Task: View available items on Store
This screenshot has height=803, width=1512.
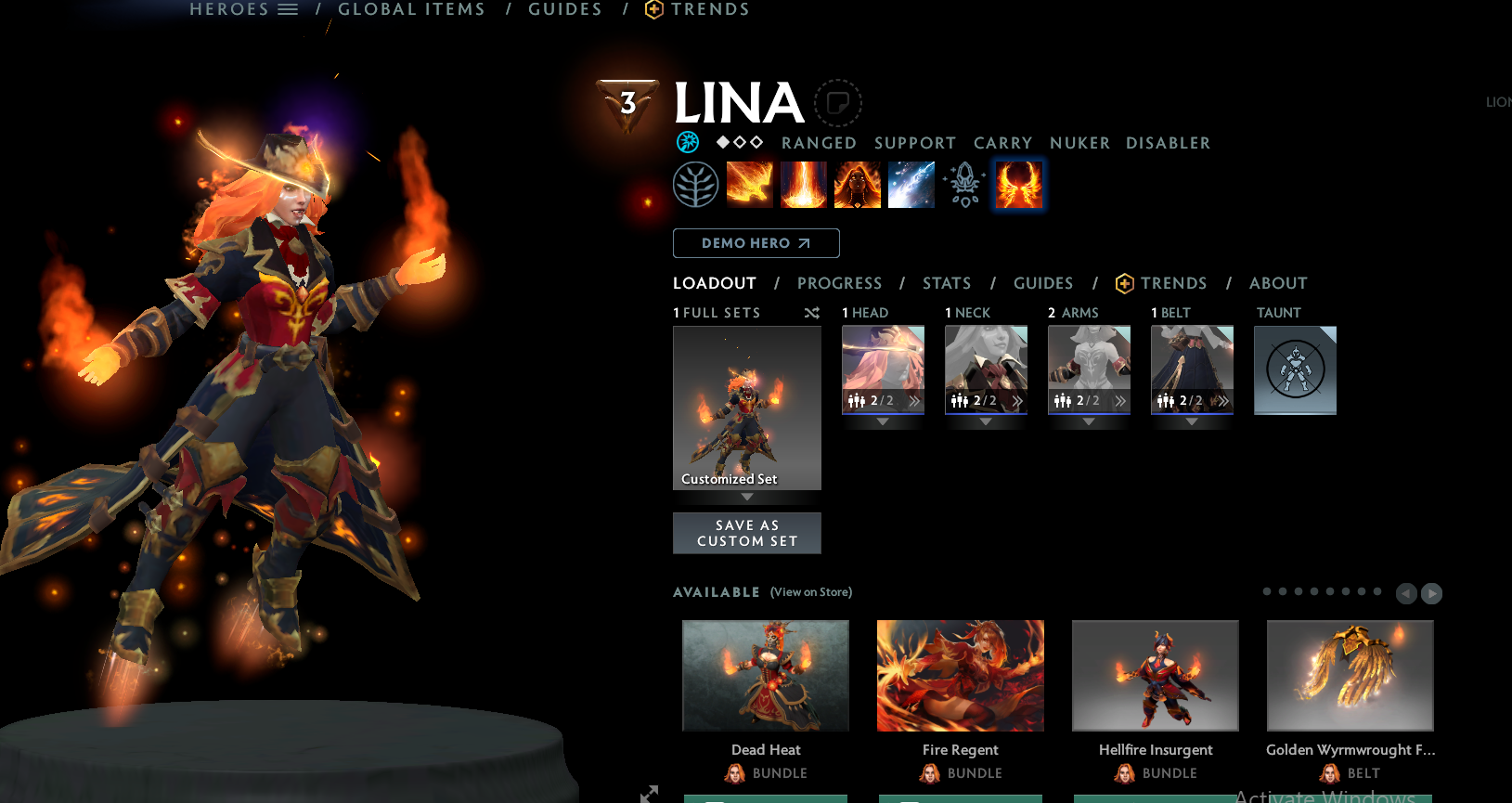Action: [810, 592]
